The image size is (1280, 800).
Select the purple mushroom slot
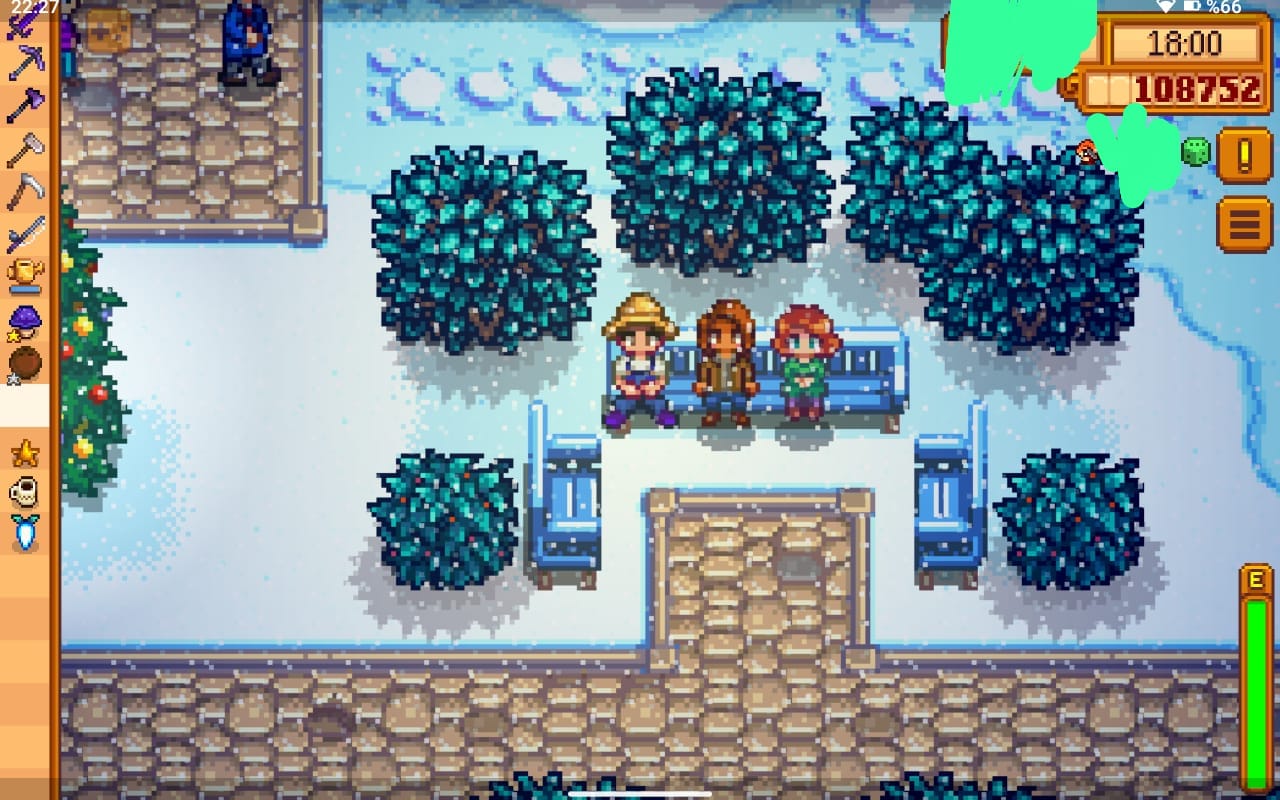click(x=24, y=320)
